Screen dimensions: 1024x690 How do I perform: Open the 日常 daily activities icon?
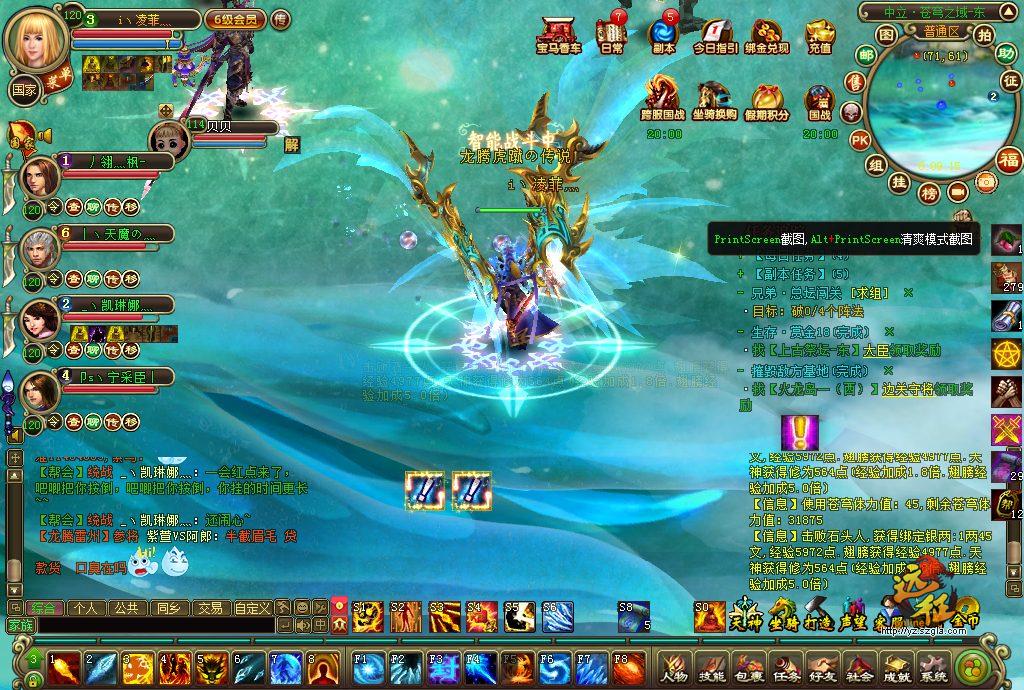(611, 35)
